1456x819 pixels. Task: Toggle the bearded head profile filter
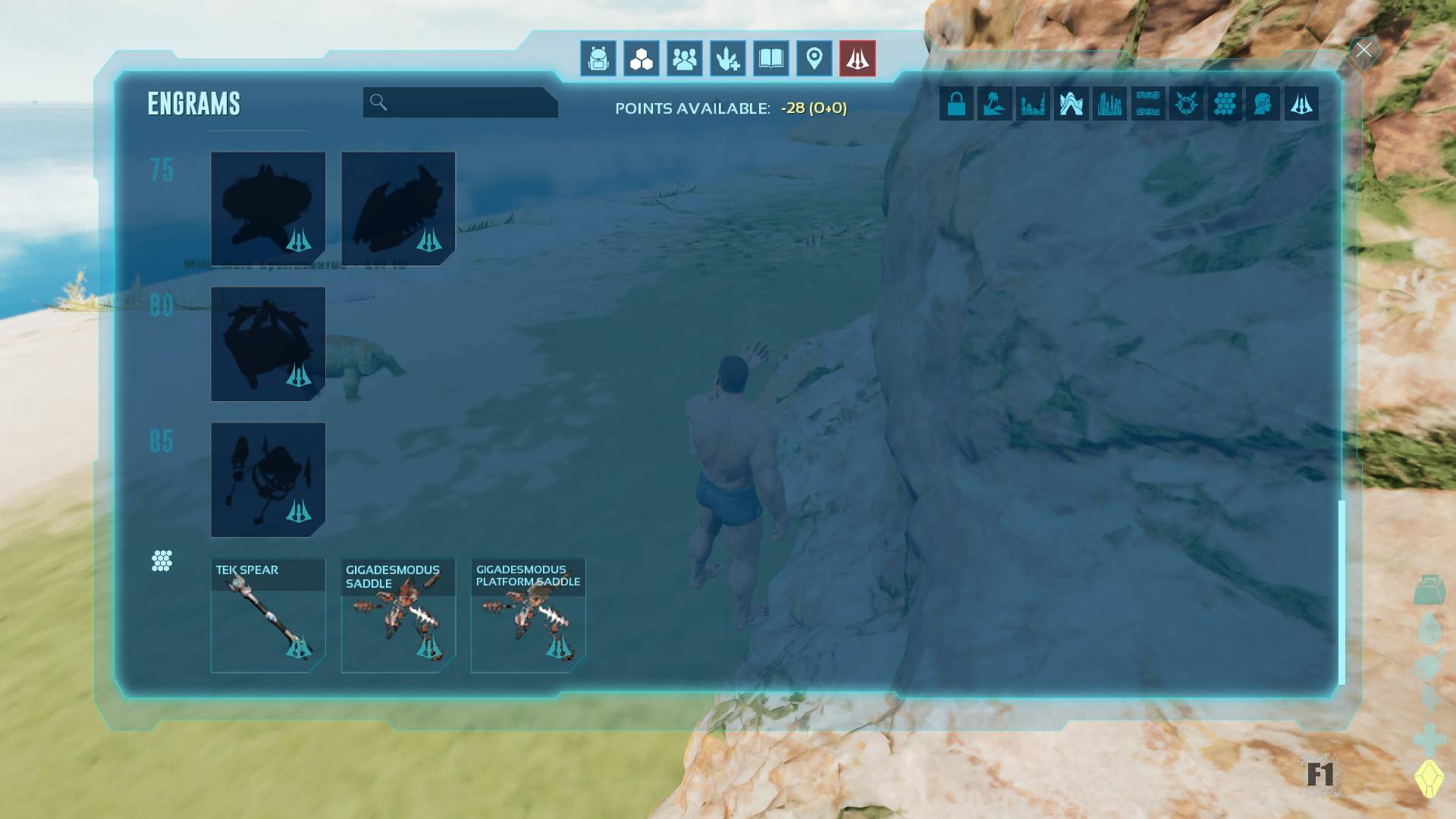point(1263,104)
